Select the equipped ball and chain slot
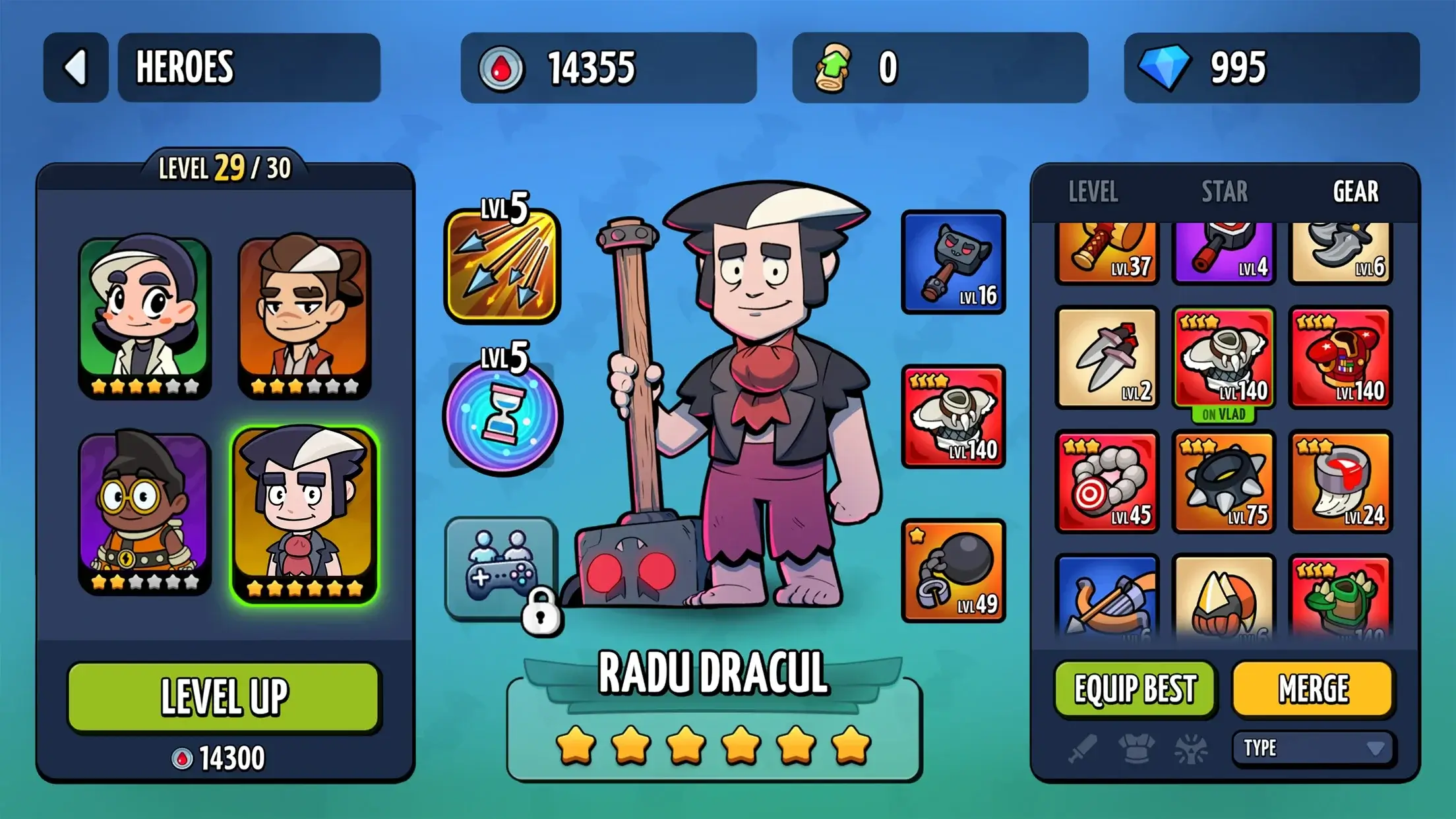 pyautogui.click(x=953, y=570)
